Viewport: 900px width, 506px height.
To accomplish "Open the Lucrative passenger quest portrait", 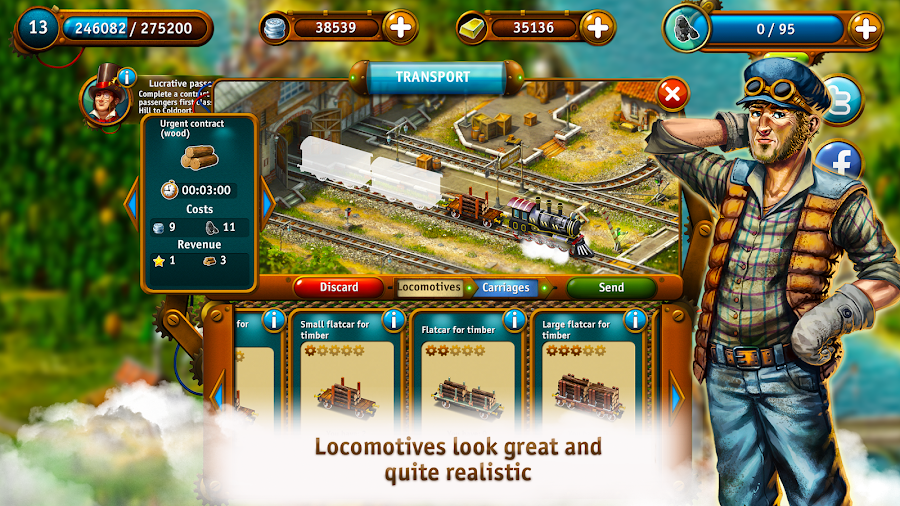I will 103,99.
